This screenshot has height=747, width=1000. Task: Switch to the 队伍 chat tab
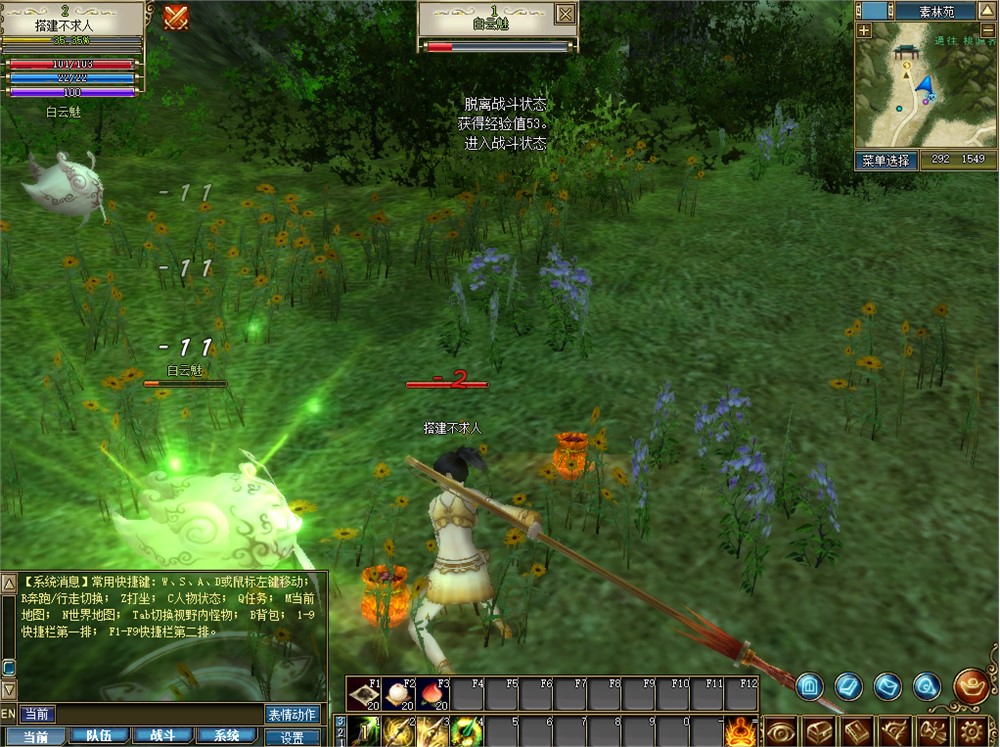pyautogui.click(x=99, y=736)
